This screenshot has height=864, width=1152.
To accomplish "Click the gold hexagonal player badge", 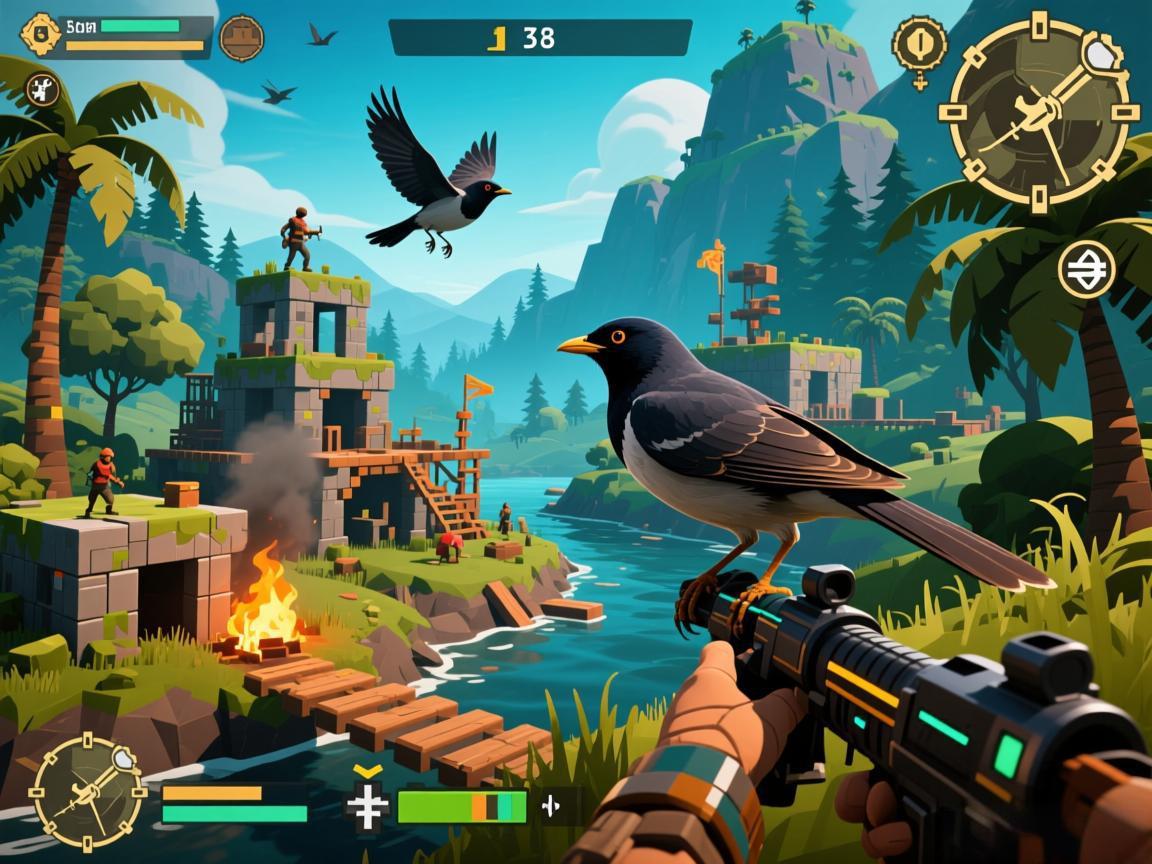I will pyautogui.click(x=37, y=35).
